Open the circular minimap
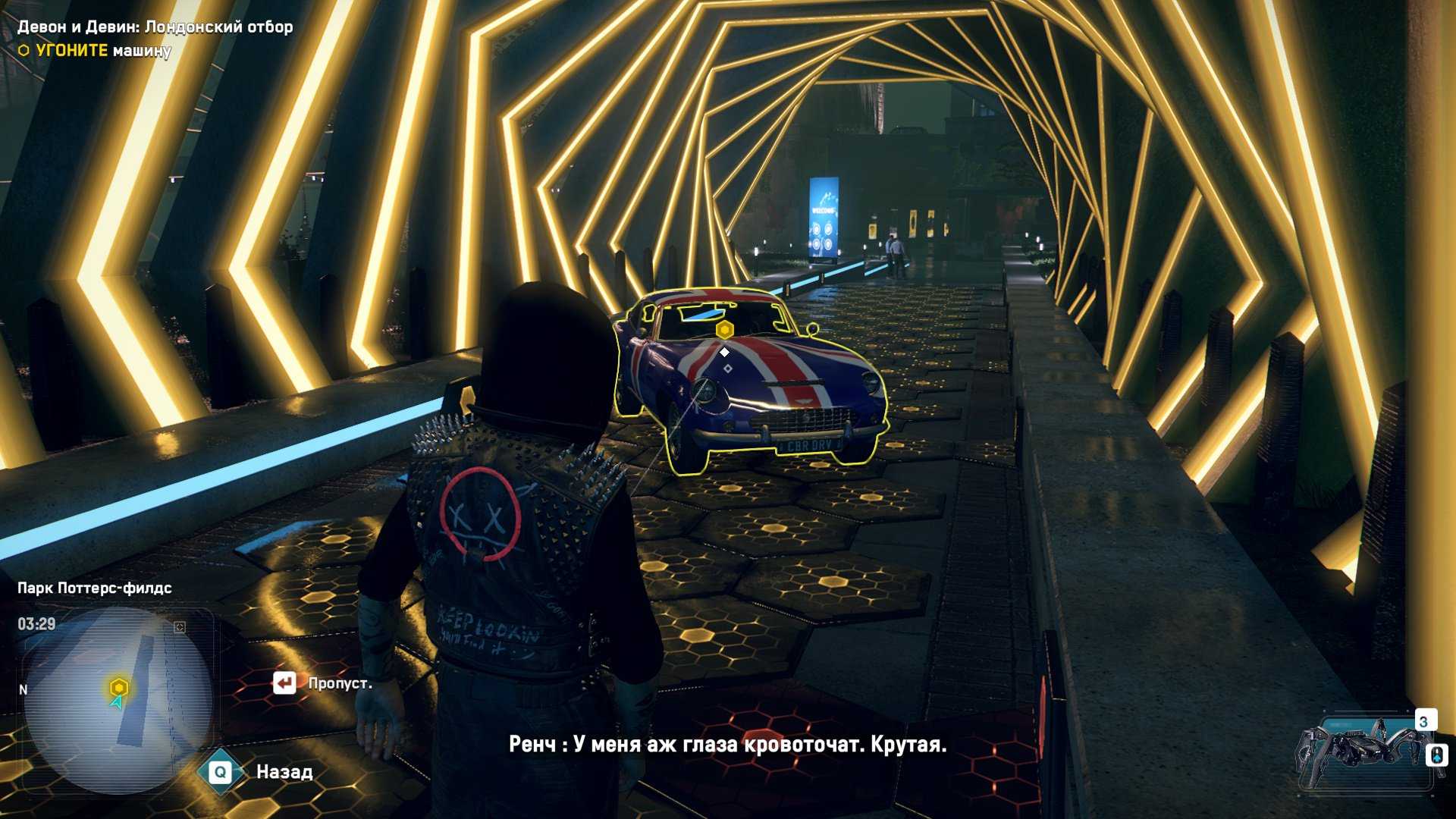Viewport: 1456px width, 819px height. pyautogui.click(x=118, y=699)
